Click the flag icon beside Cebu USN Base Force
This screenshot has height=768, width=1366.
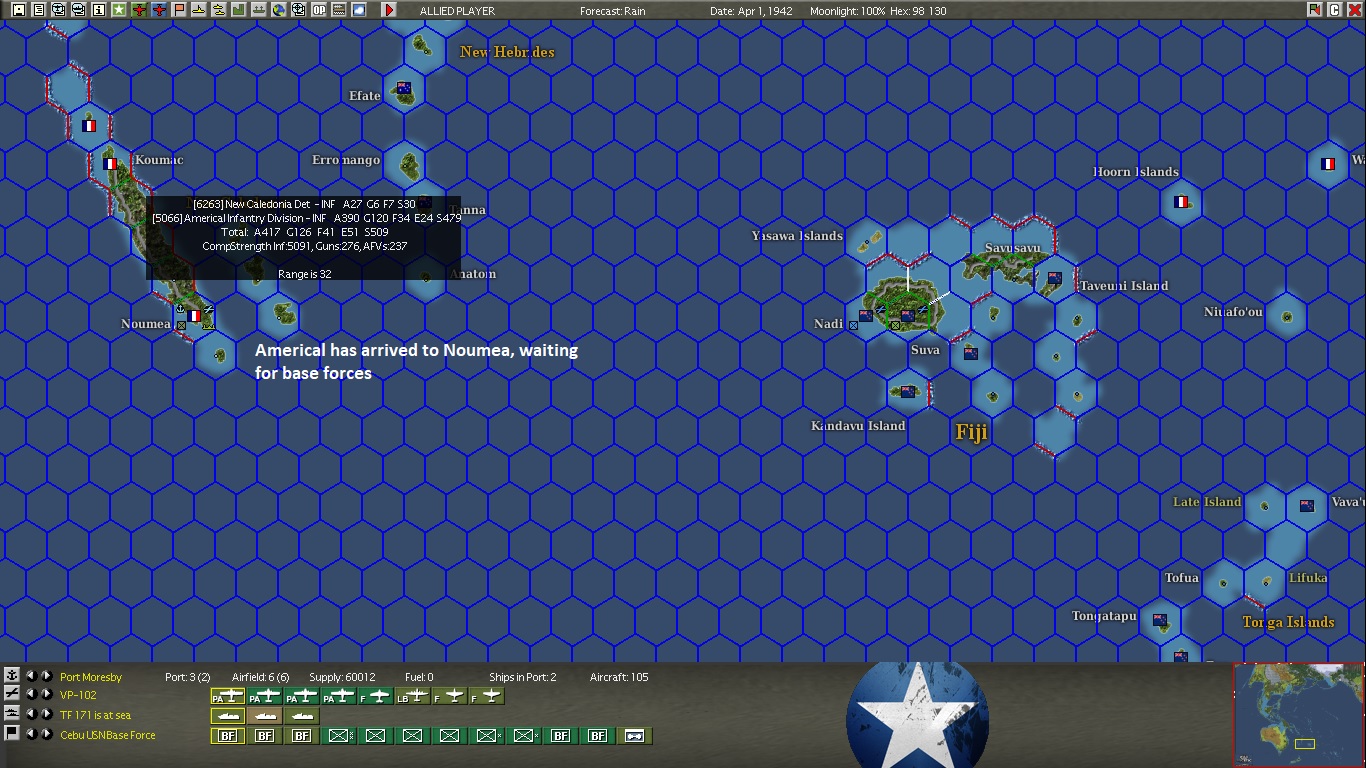pyautogui.click(x=12, y=732)
